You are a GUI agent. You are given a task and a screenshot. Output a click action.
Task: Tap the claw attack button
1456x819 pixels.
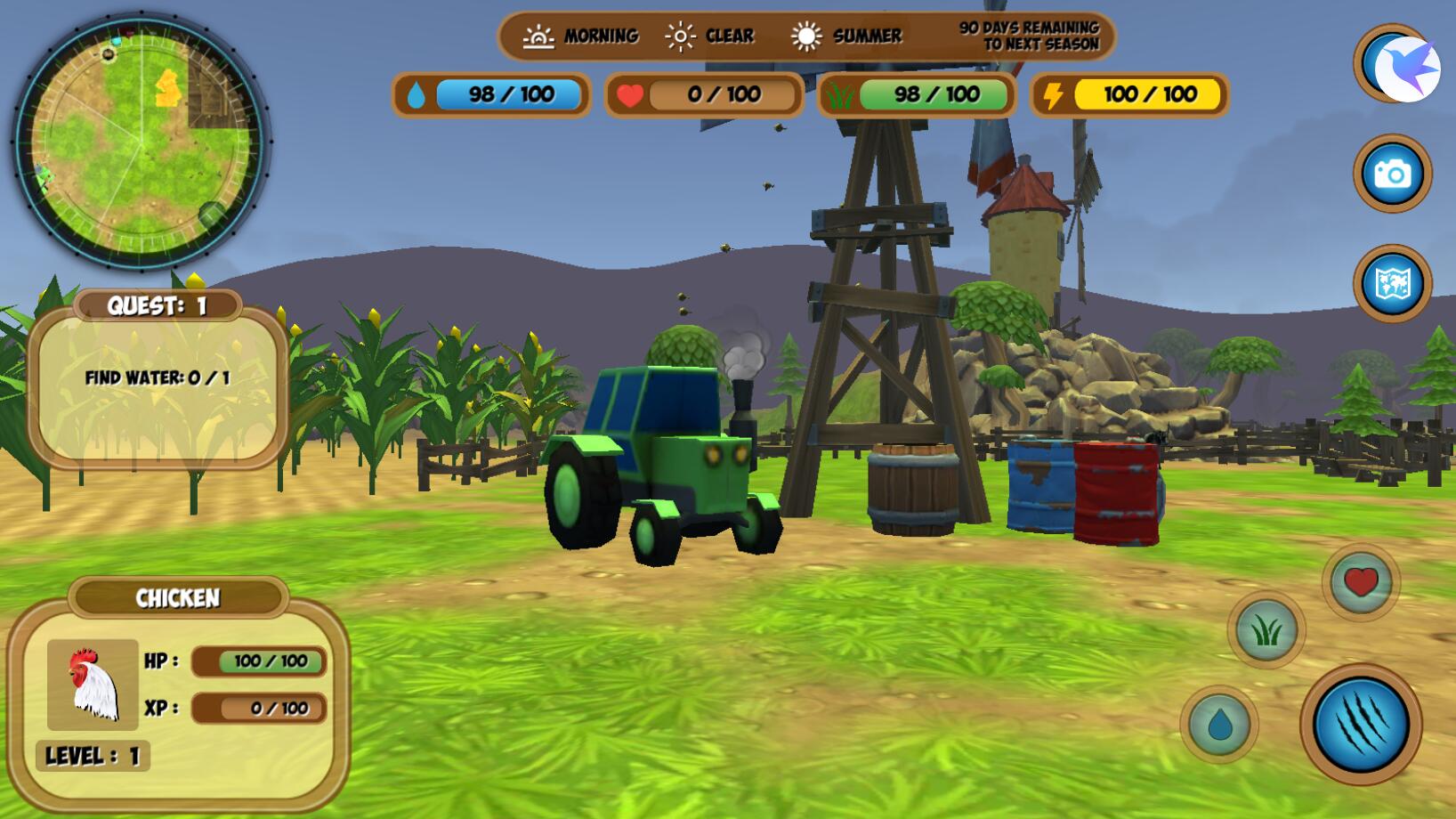[1360, 724]
